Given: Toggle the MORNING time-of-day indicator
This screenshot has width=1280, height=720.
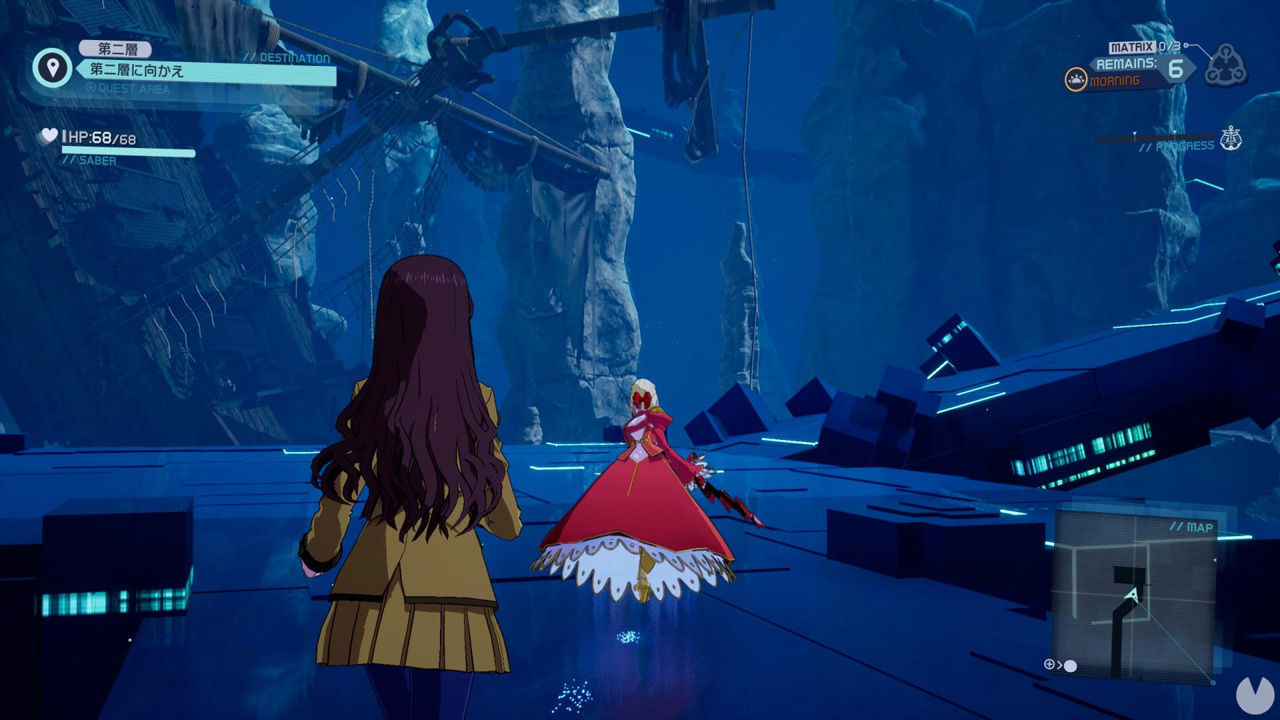Looking at the screenshot, I should pos(1113,78).
